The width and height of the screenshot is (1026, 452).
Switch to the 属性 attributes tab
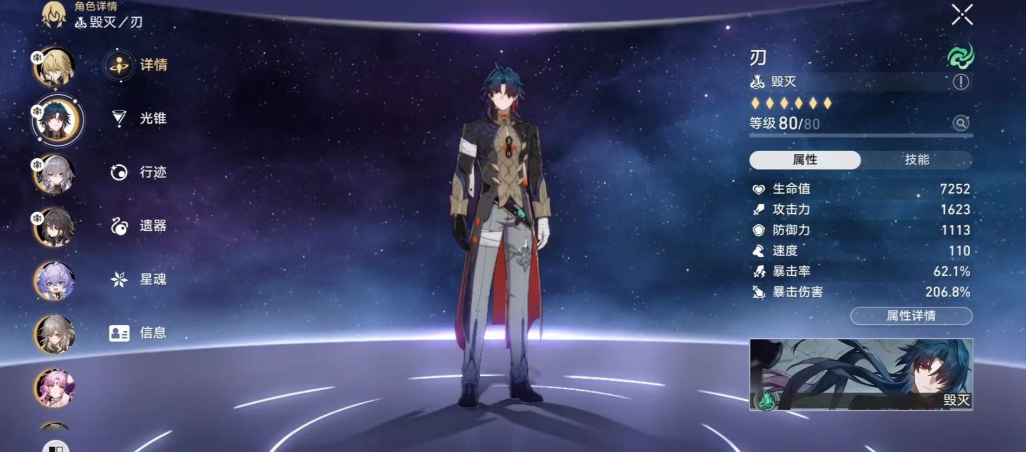pos(805,160)
